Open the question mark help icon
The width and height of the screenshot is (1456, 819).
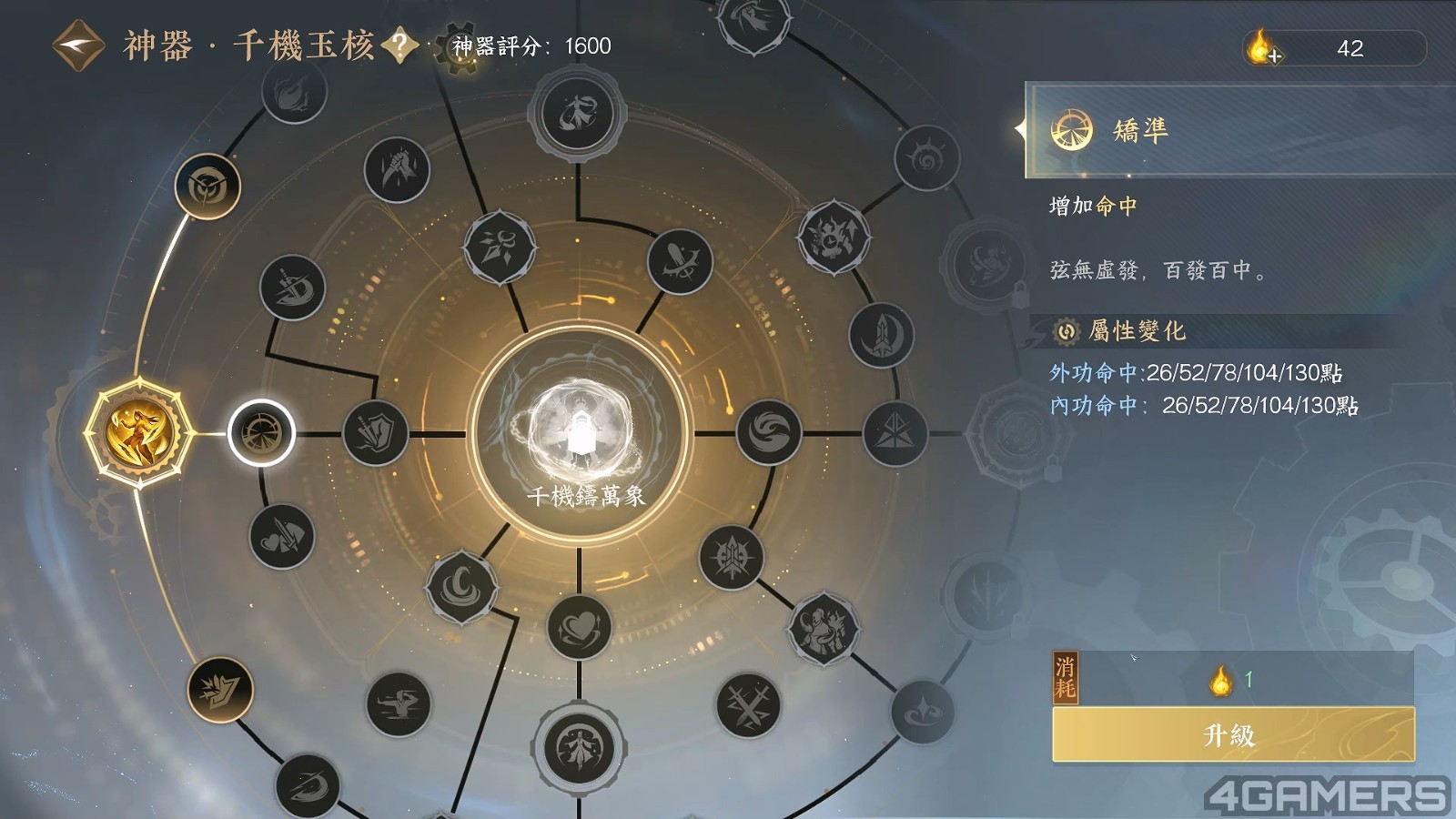coord(399,45)
